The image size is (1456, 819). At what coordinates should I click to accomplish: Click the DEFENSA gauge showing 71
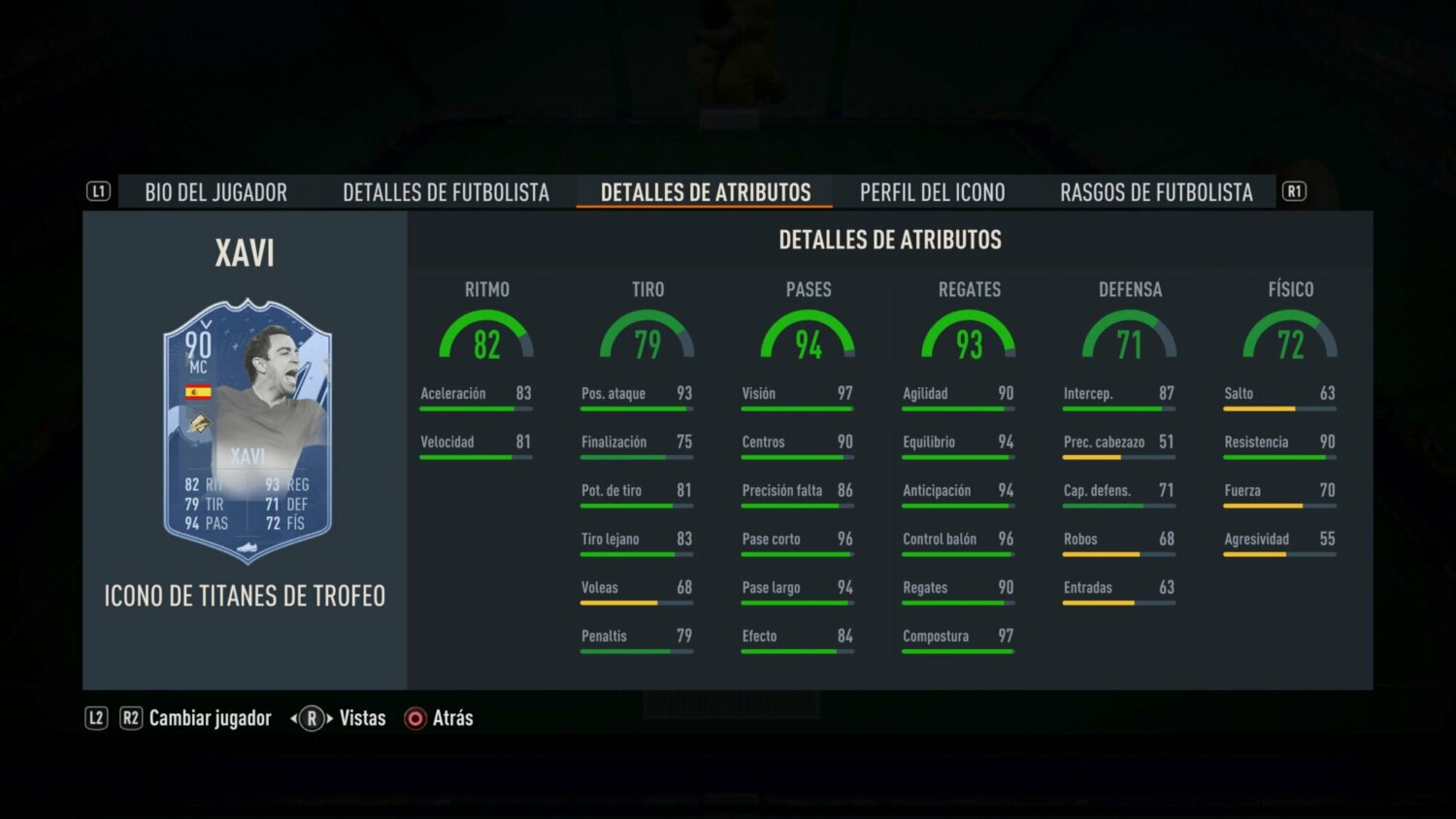pos(1130,338)
